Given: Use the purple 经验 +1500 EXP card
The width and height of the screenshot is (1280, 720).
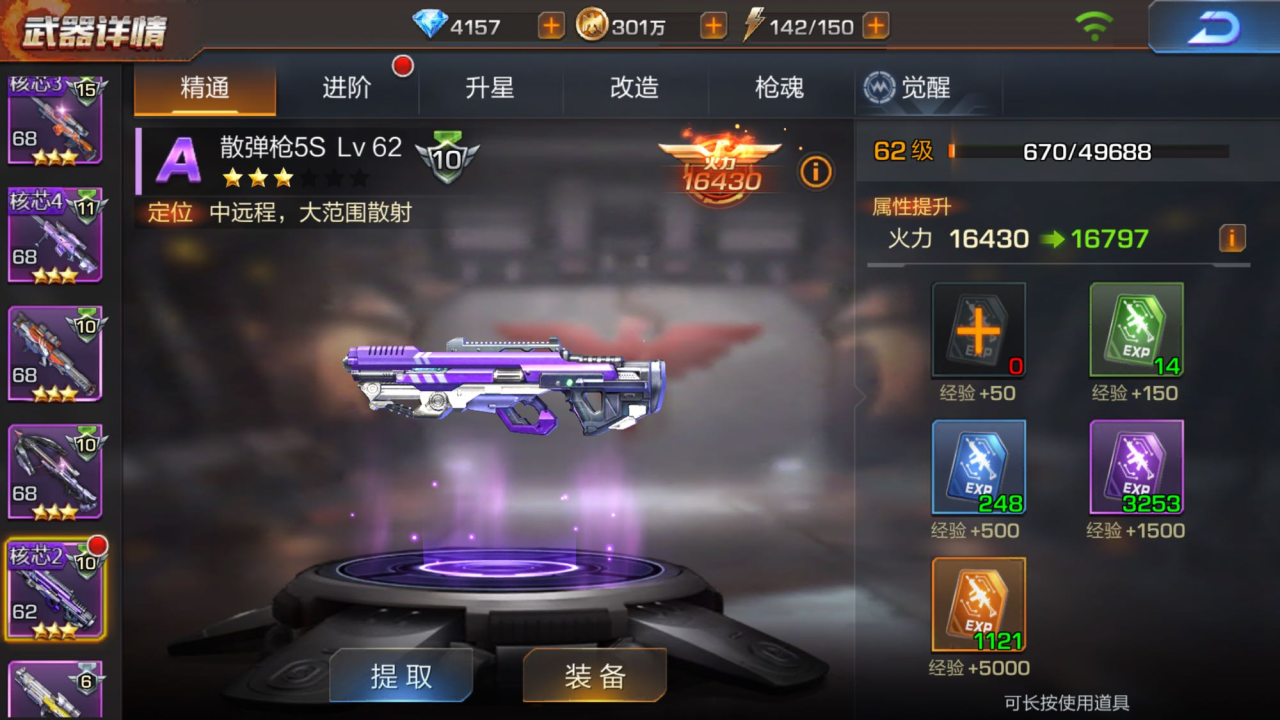Looking at the screenshot, I should (1136, 467).
